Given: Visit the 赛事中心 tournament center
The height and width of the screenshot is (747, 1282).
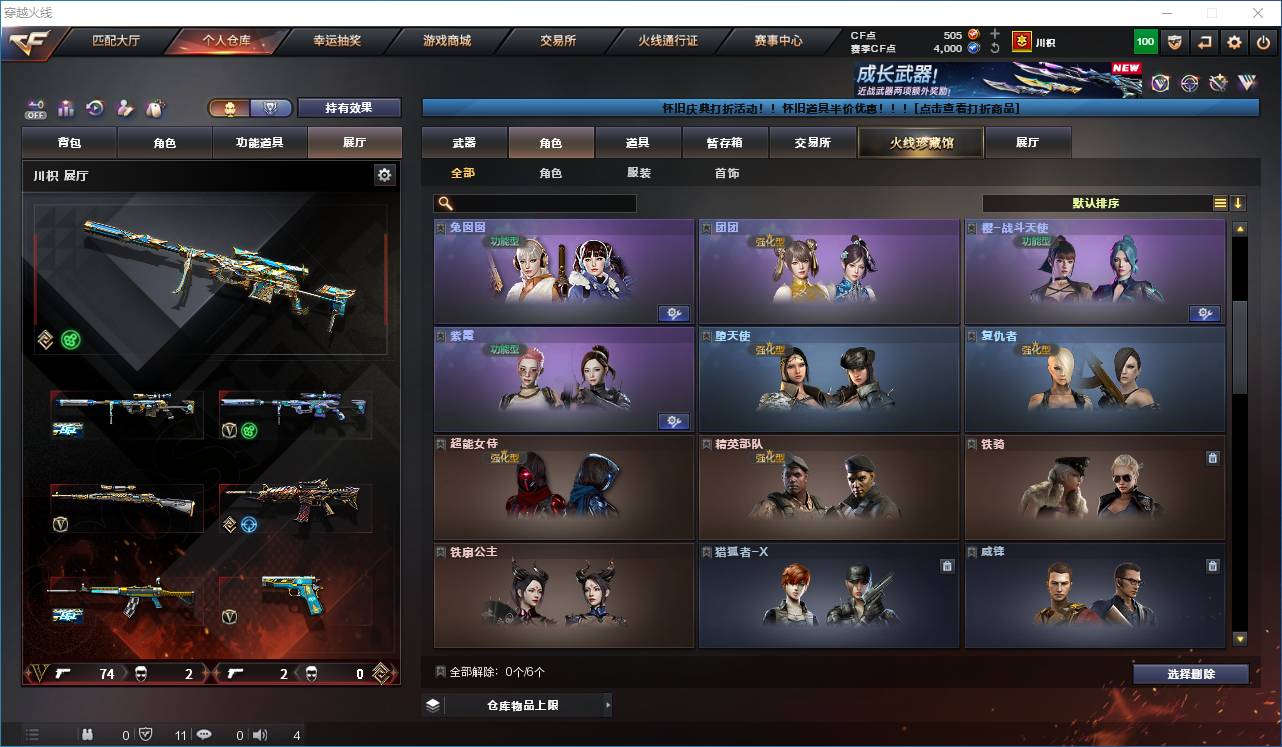Looking at the screenshot, I should point(778,42).
